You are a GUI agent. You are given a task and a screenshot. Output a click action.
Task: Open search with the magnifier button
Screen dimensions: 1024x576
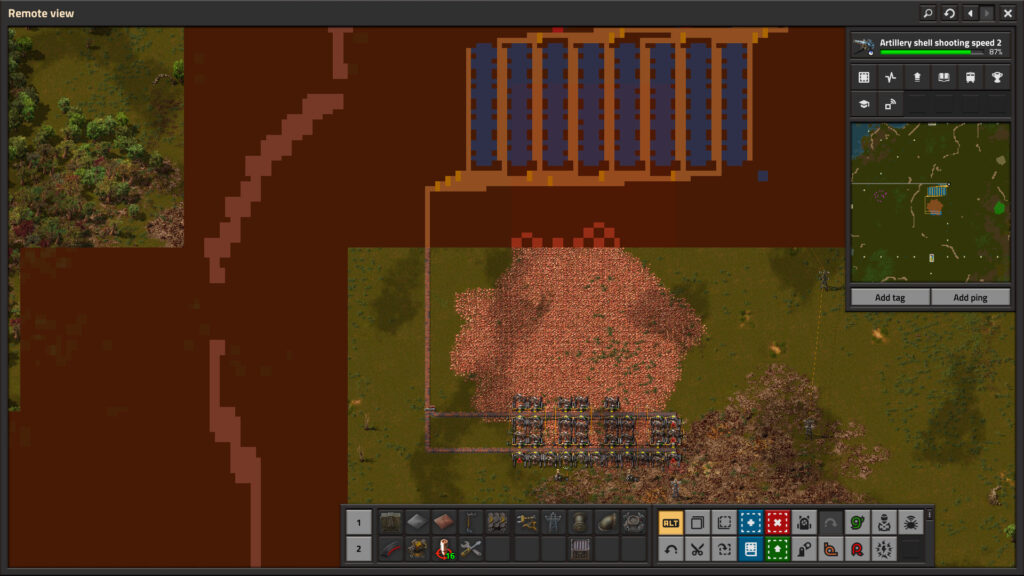coord(928,13)
